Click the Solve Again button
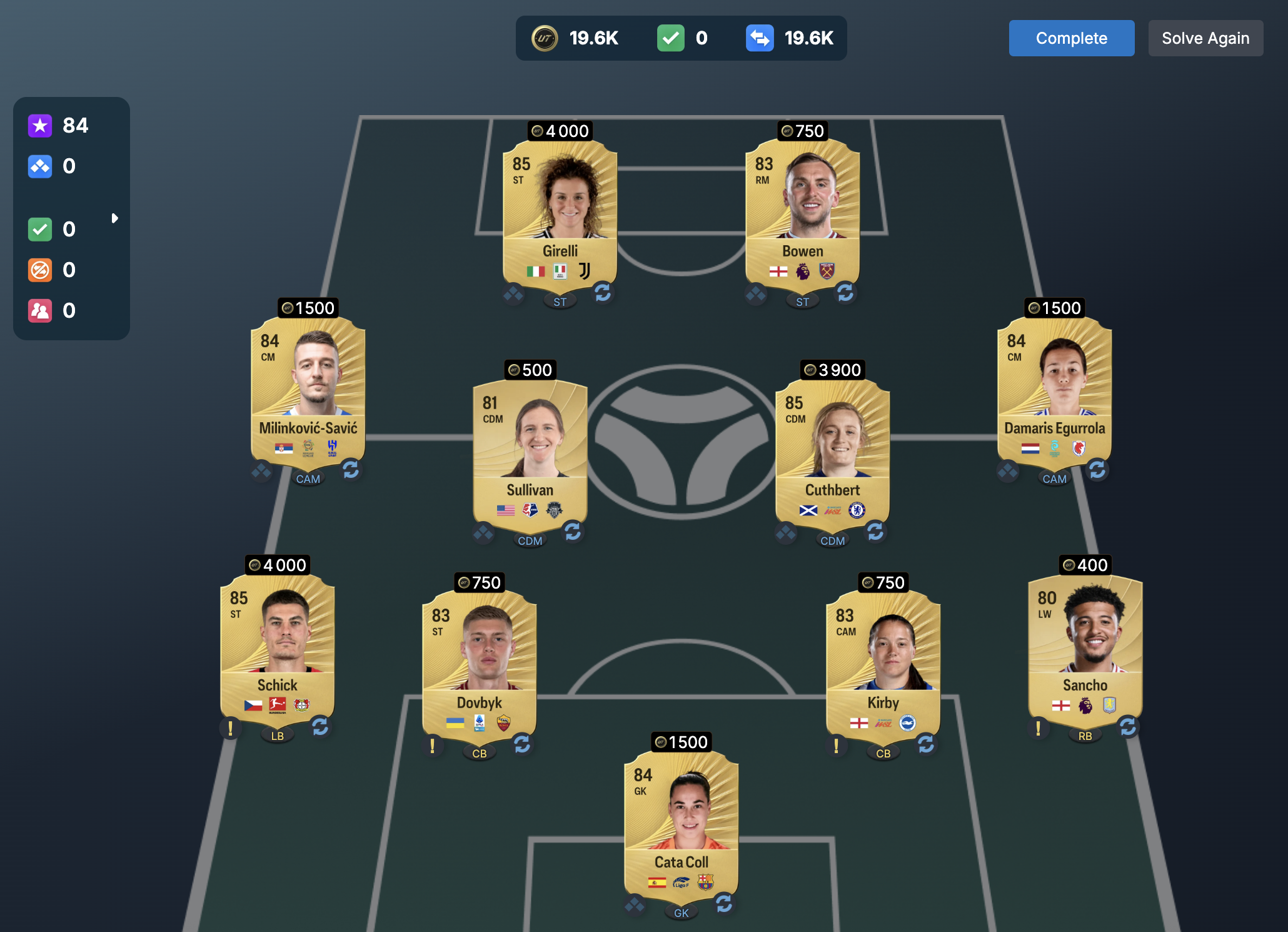Image resolution: width=1288 pixels, height=932 pixels. (1205, 38)
